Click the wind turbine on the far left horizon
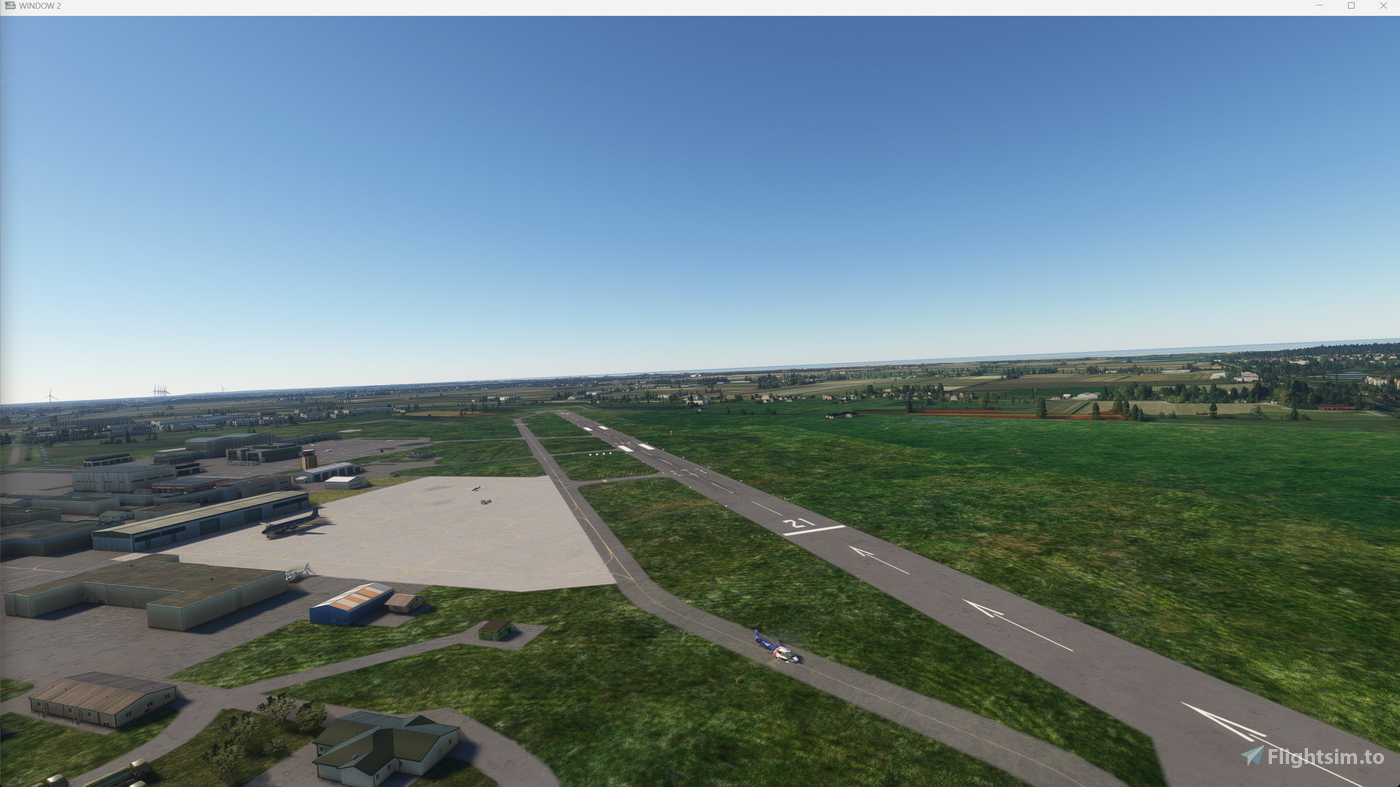This screenshot has height=787, width=1400. click(49, 394)
